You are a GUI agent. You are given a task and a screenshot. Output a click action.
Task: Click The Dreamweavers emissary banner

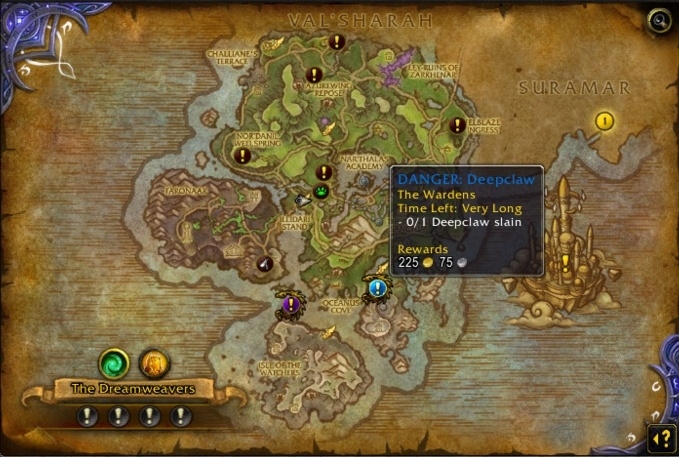click(132, 388)
